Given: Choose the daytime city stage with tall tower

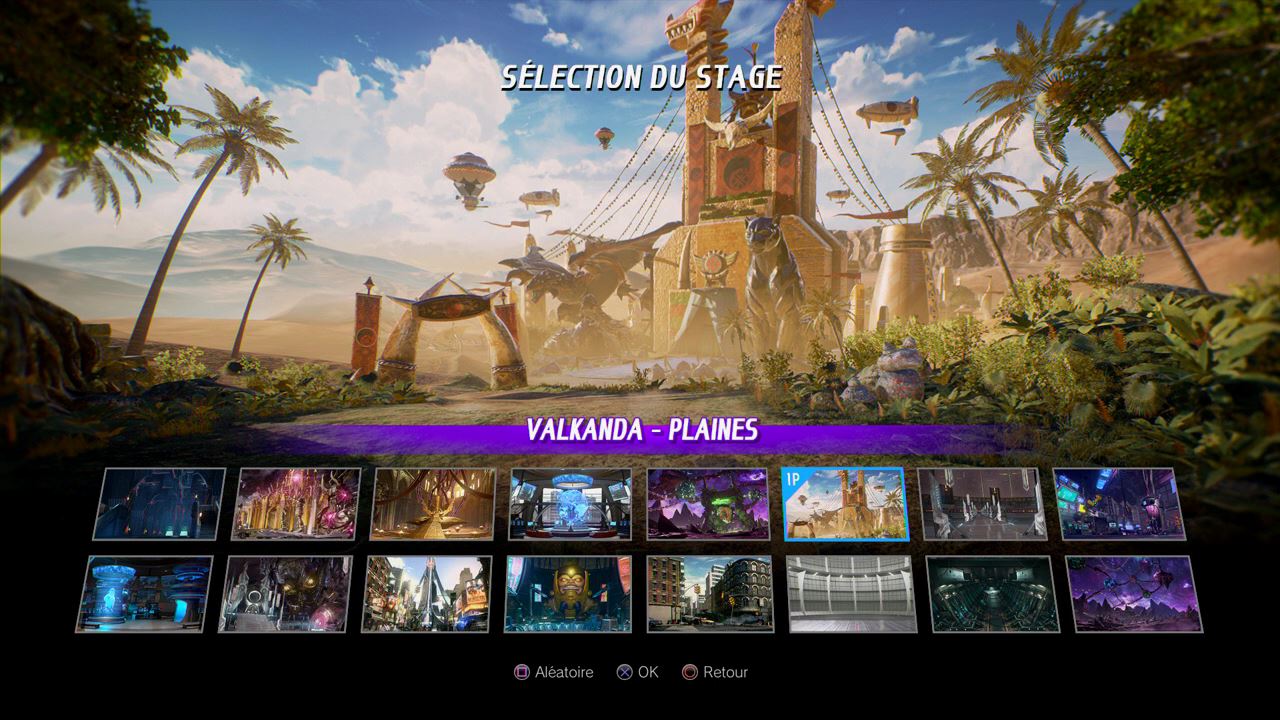Looking at the screenshot, I should tap(427, 594).
